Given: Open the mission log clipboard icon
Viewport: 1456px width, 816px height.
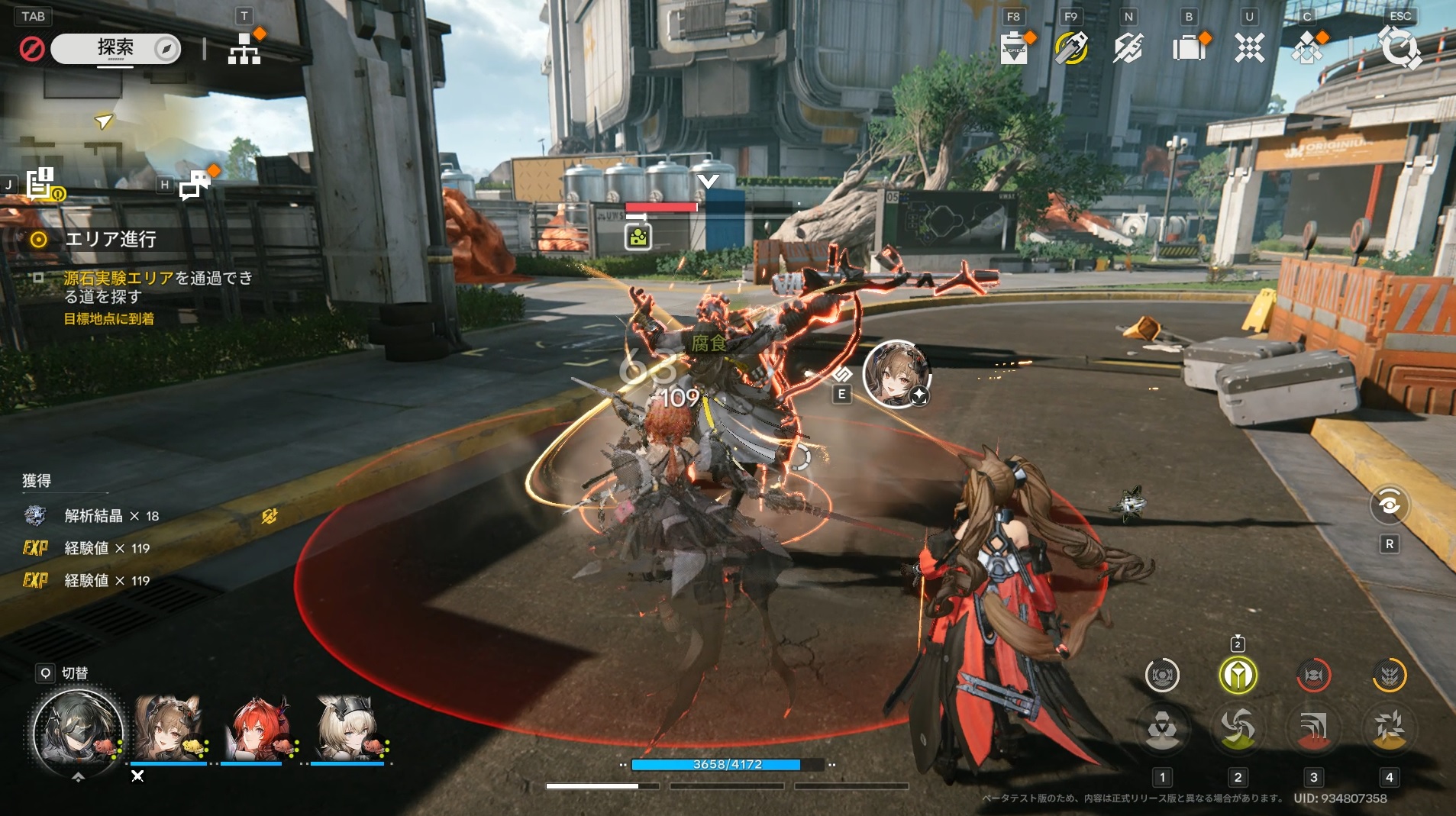Looking at the screenshot, I should pyautogui.click(x=40, y=184).
